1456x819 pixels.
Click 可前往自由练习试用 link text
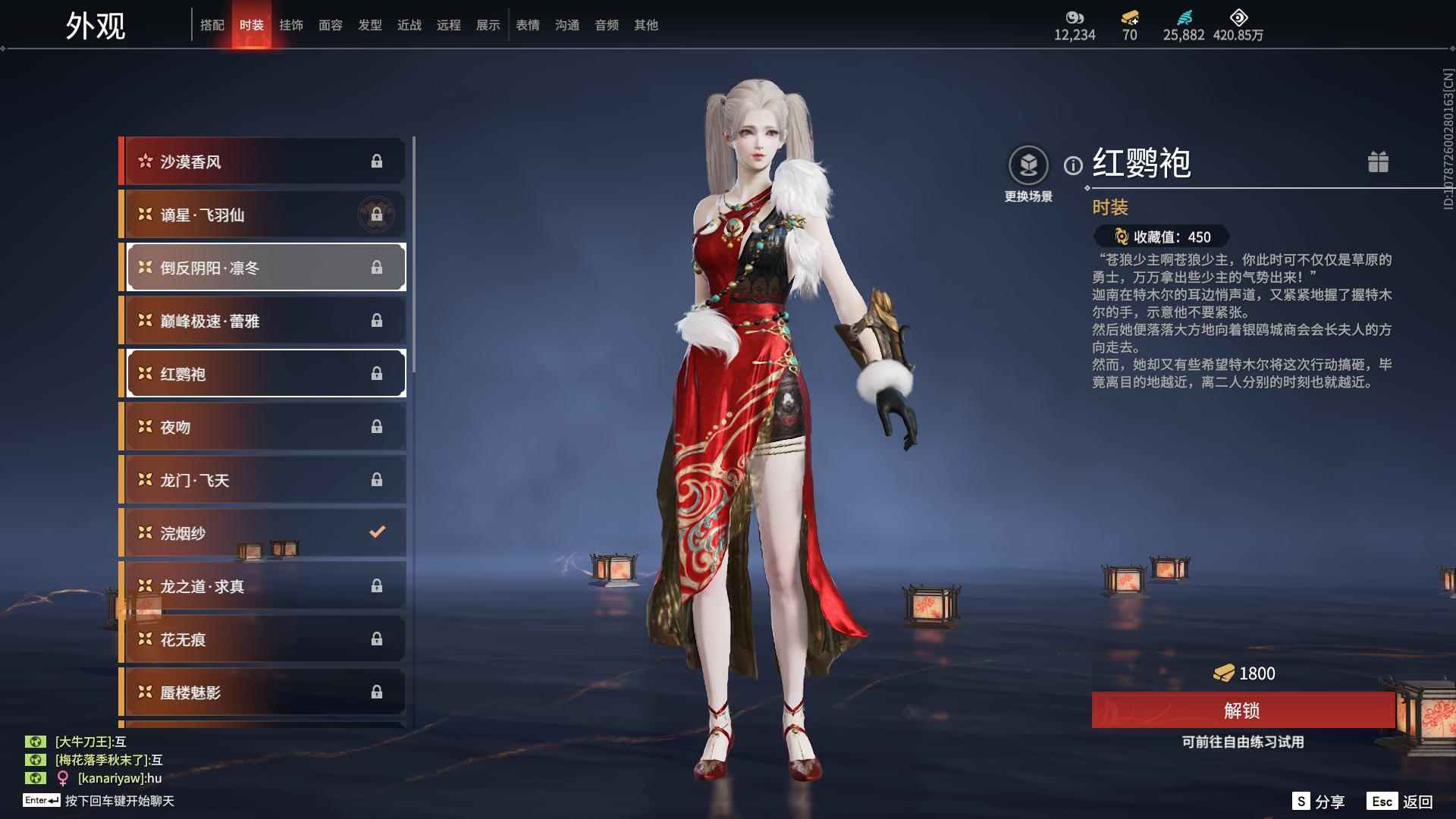pyautogui.click(x=1241, y=742)
